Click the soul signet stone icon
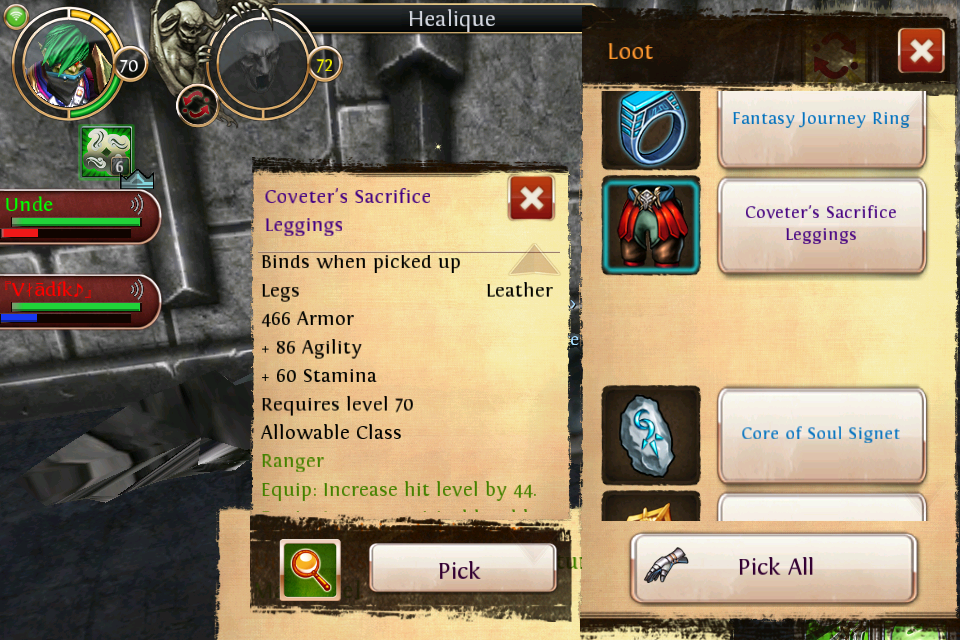The height and width of the screenshot is (640, 960). point(651,435)
